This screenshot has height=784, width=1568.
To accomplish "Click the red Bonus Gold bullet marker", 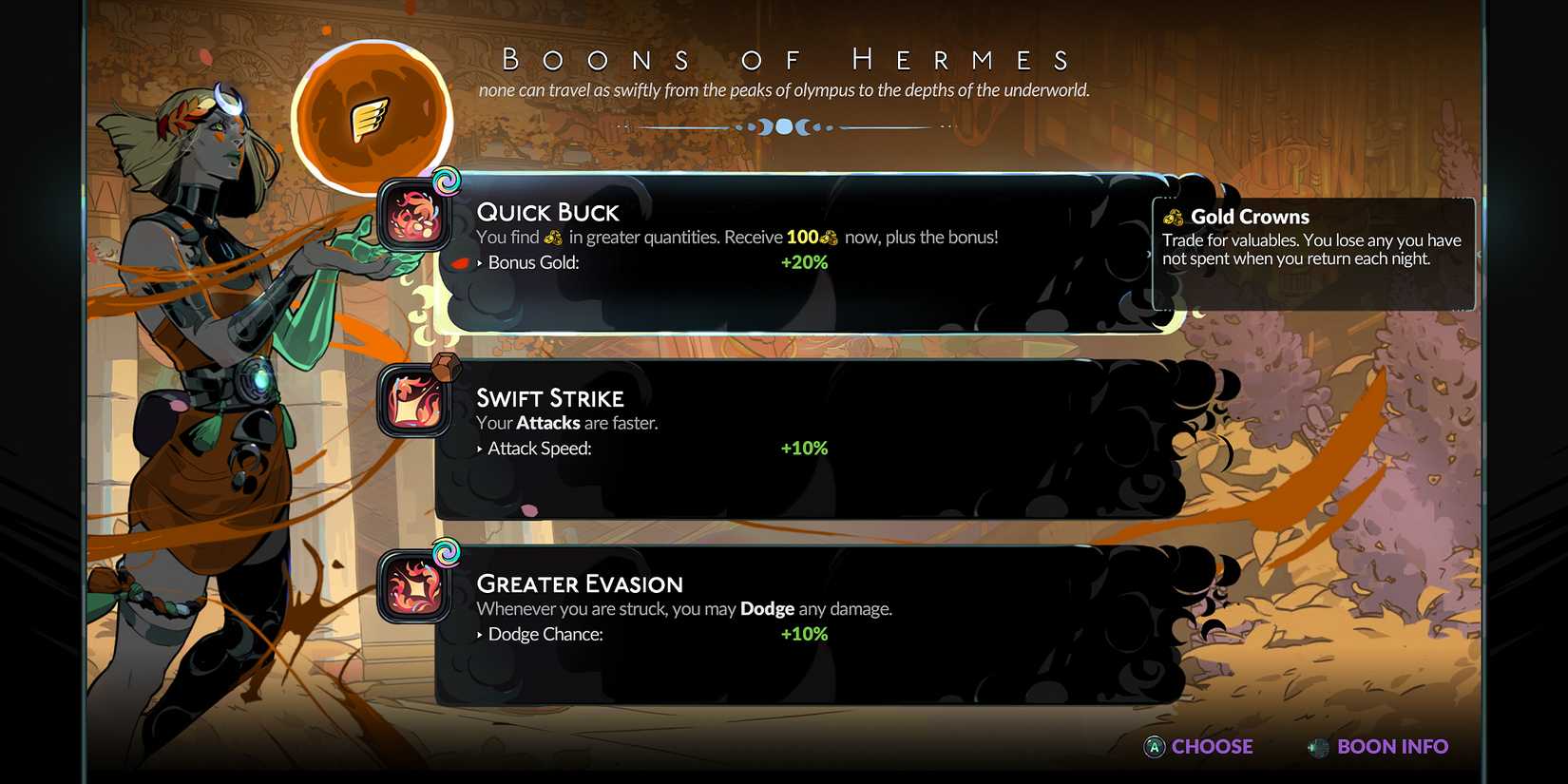I will tap(460, 264).
